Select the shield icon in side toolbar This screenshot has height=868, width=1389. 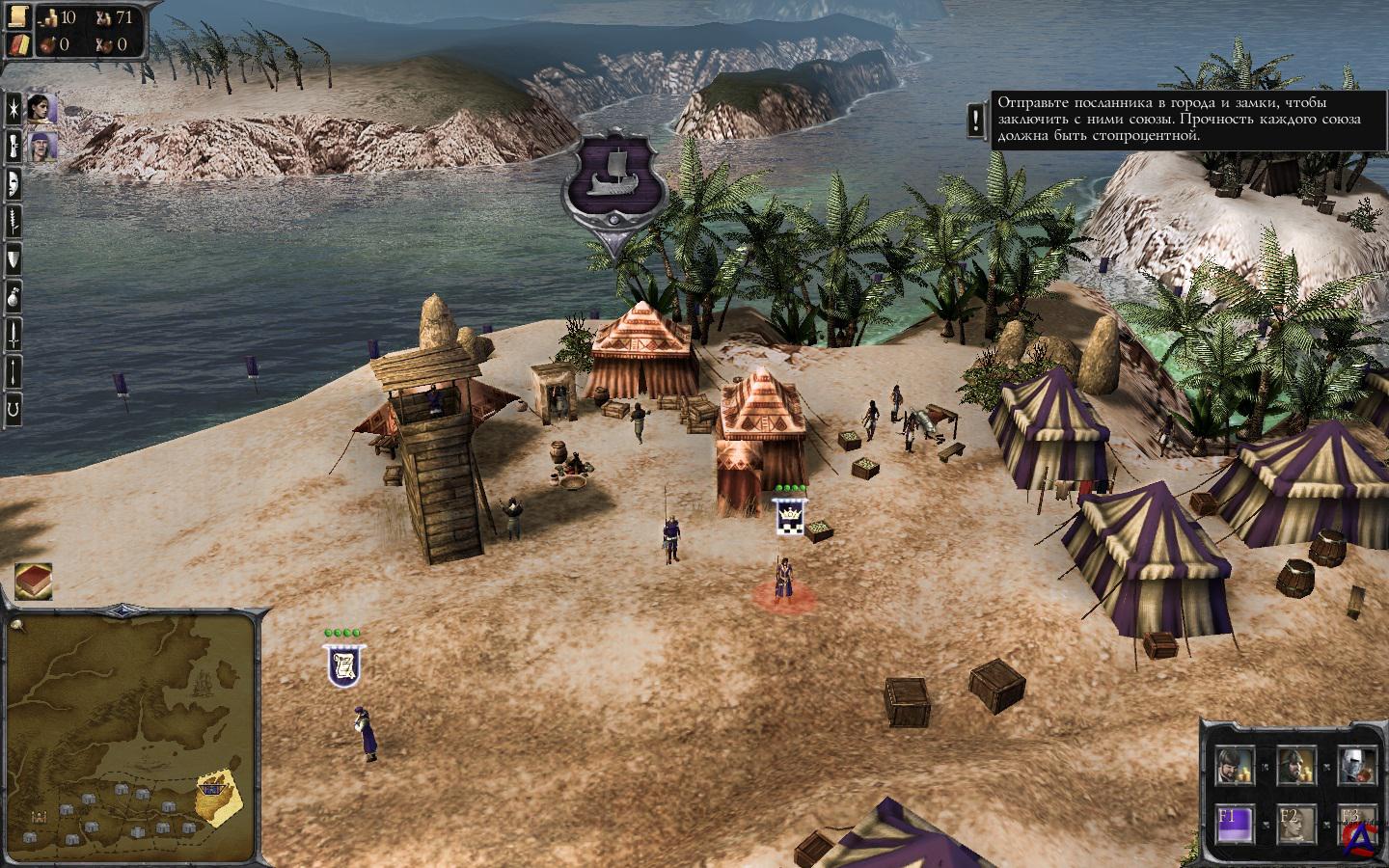(14, 258)
